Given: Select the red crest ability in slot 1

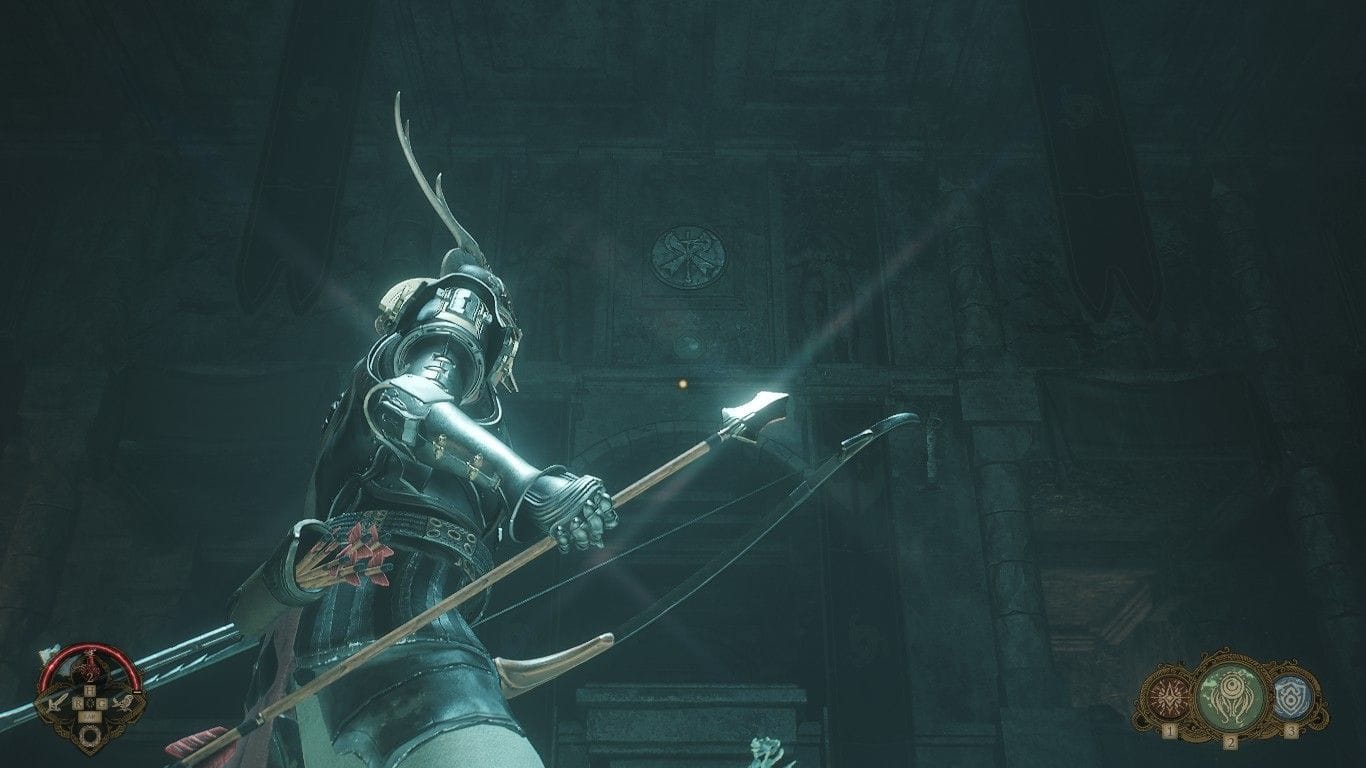Looking at the screenshot, I should click(x=1168, y=698).
